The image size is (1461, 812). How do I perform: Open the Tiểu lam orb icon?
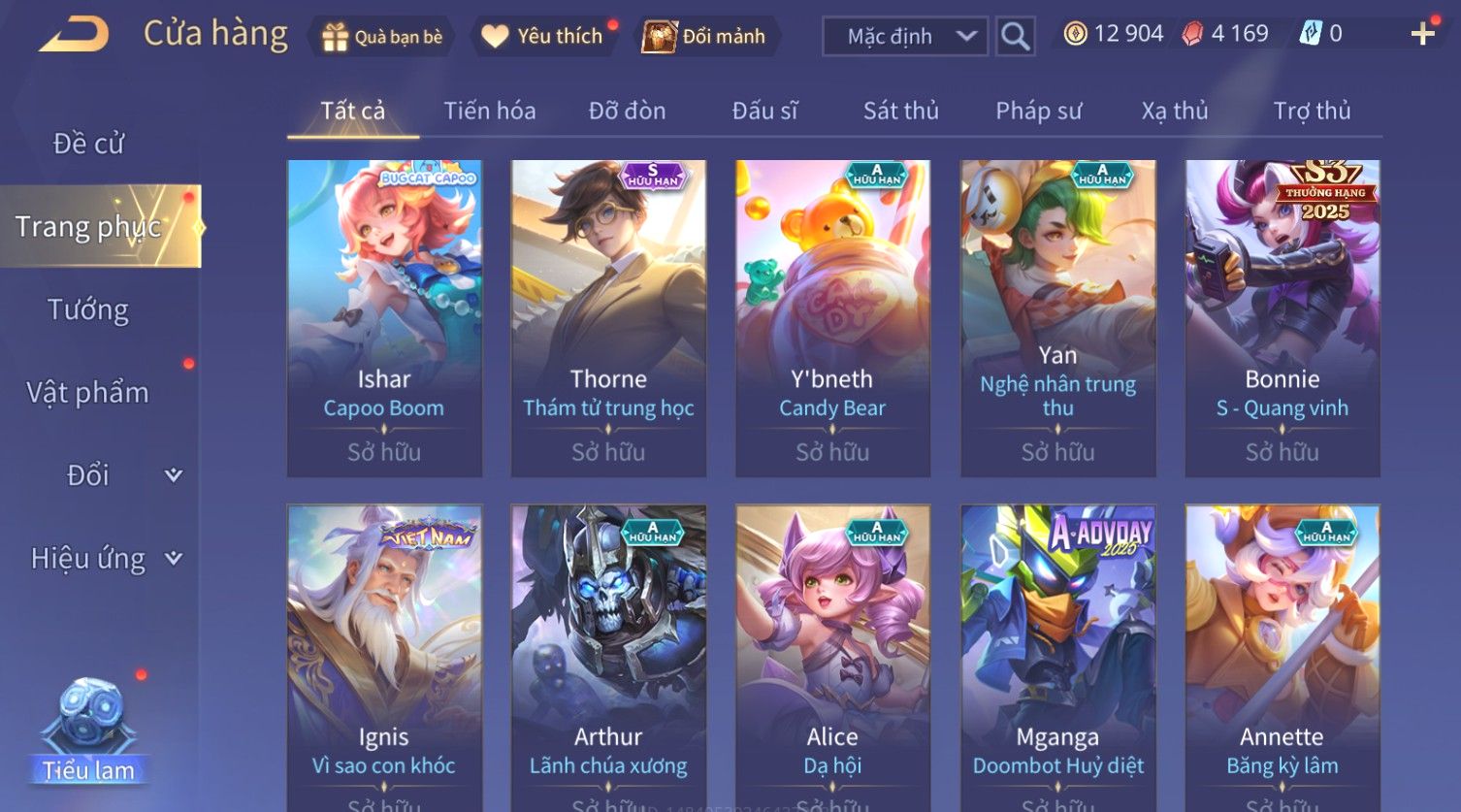(x=88, y=728)
